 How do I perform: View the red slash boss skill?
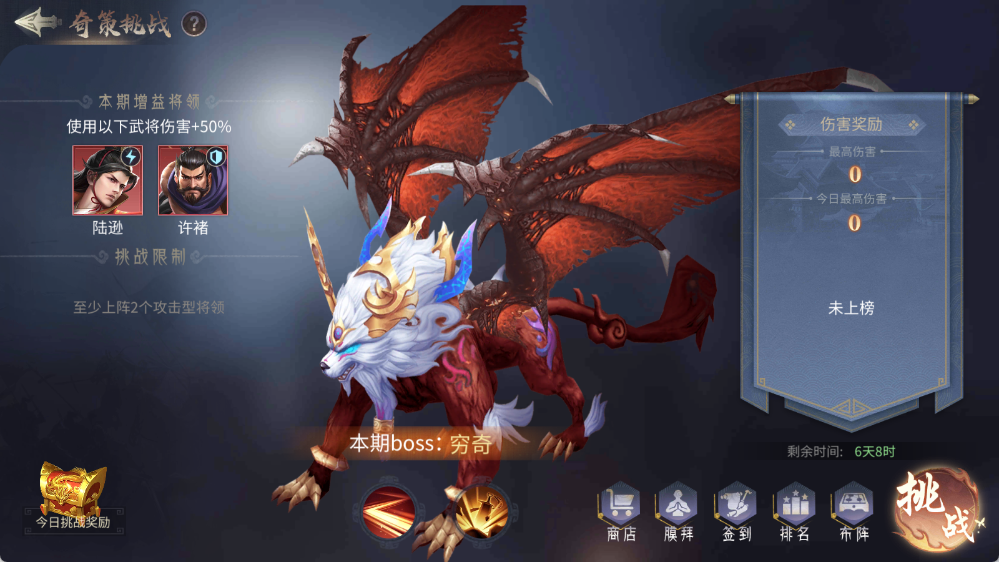[389, 511]
